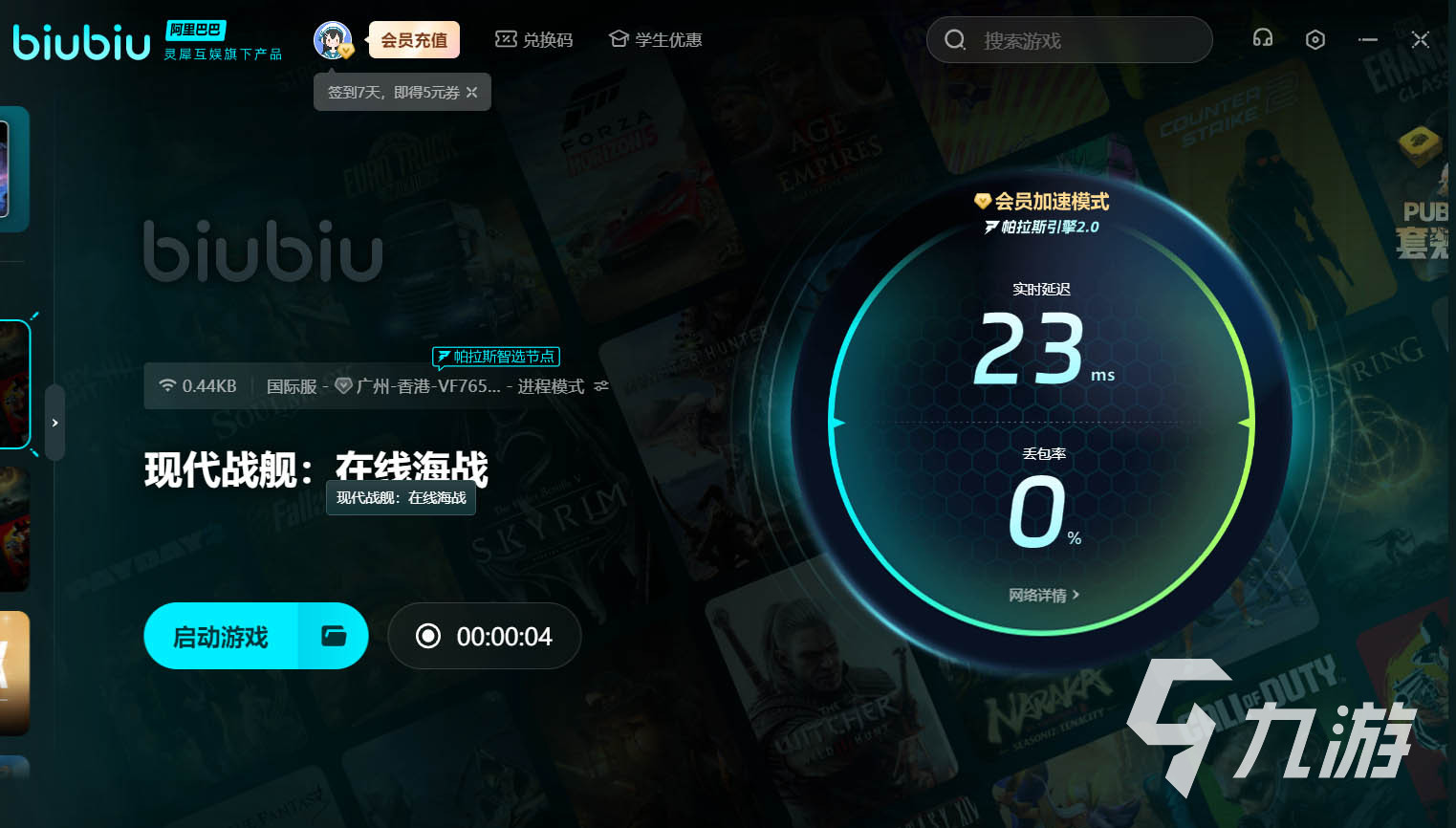
Task: Click the 启动游戏 launch button
Action: point(219,635)
